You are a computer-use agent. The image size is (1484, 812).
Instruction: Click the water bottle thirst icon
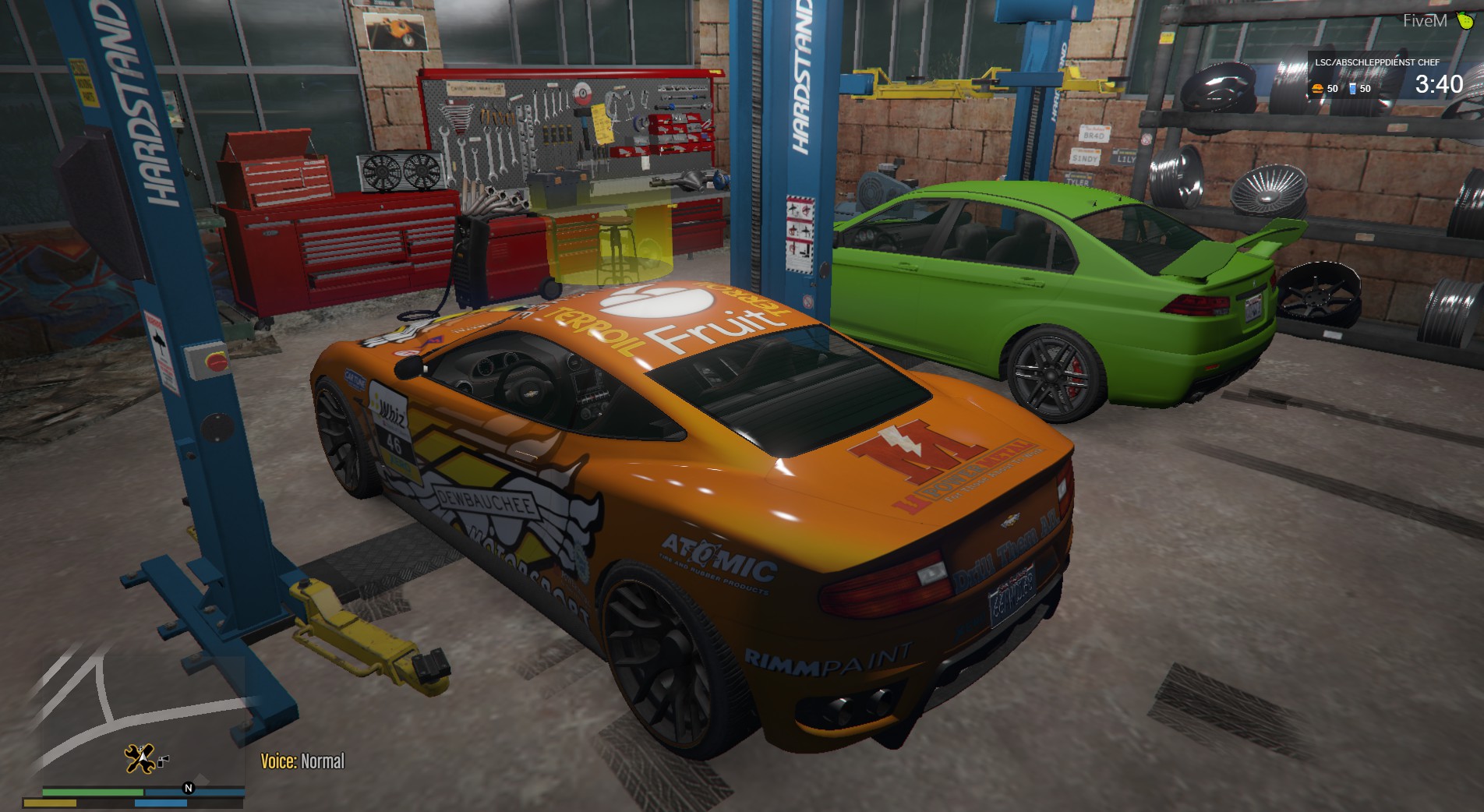[x=1352, y=88]
